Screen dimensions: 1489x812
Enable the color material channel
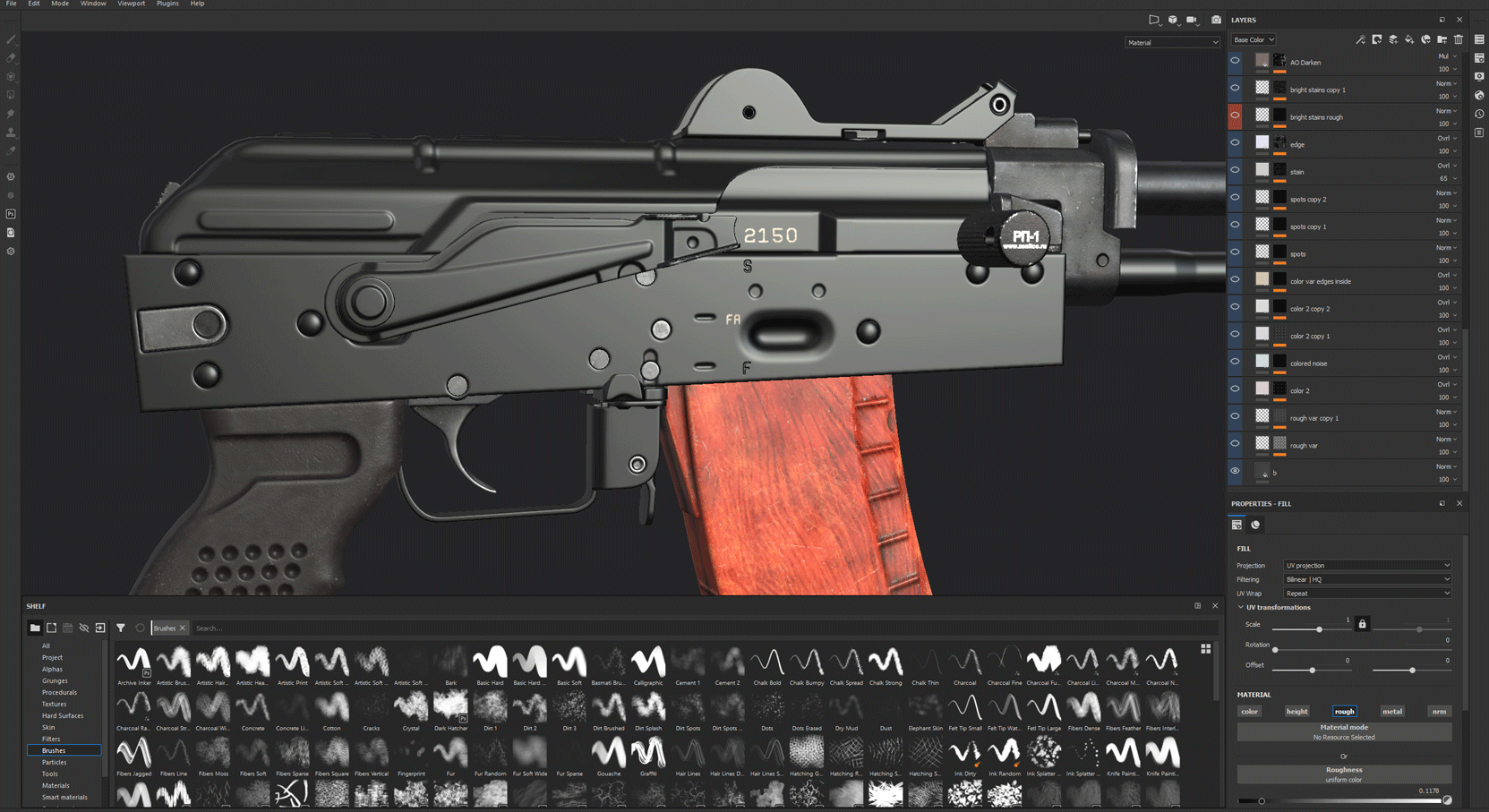pos(1249,712)
